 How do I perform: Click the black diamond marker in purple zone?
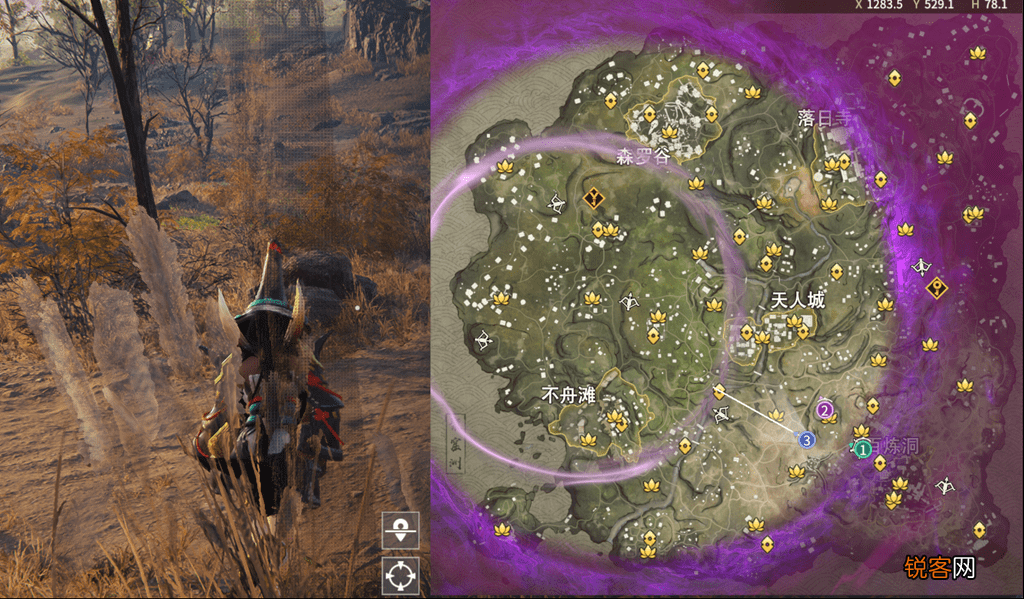[936, 288]
